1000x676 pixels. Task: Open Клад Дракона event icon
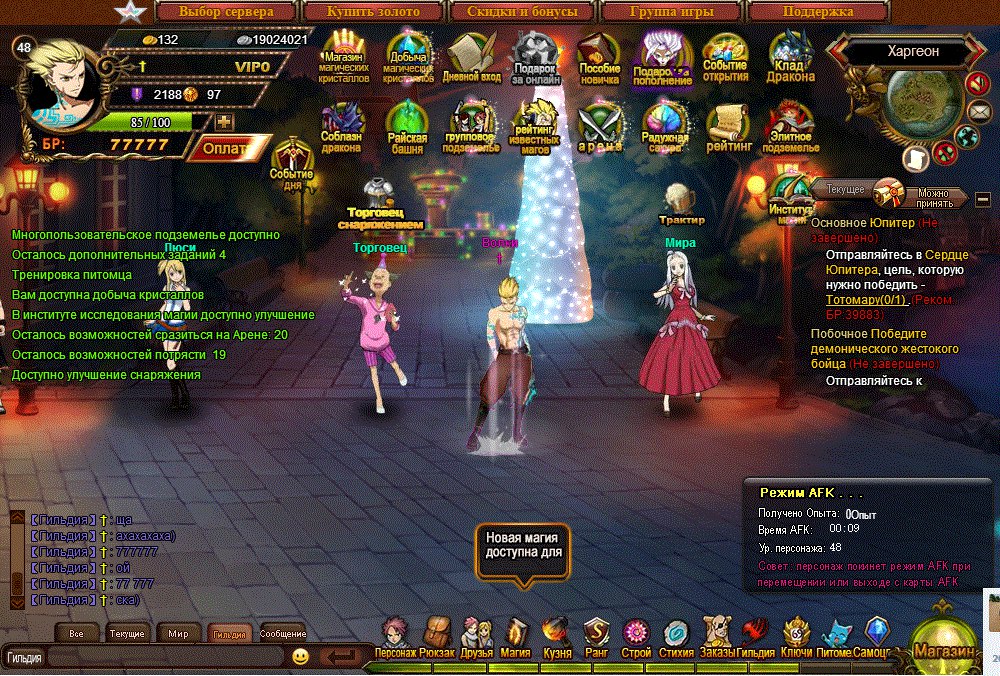(x=791, y=58)
